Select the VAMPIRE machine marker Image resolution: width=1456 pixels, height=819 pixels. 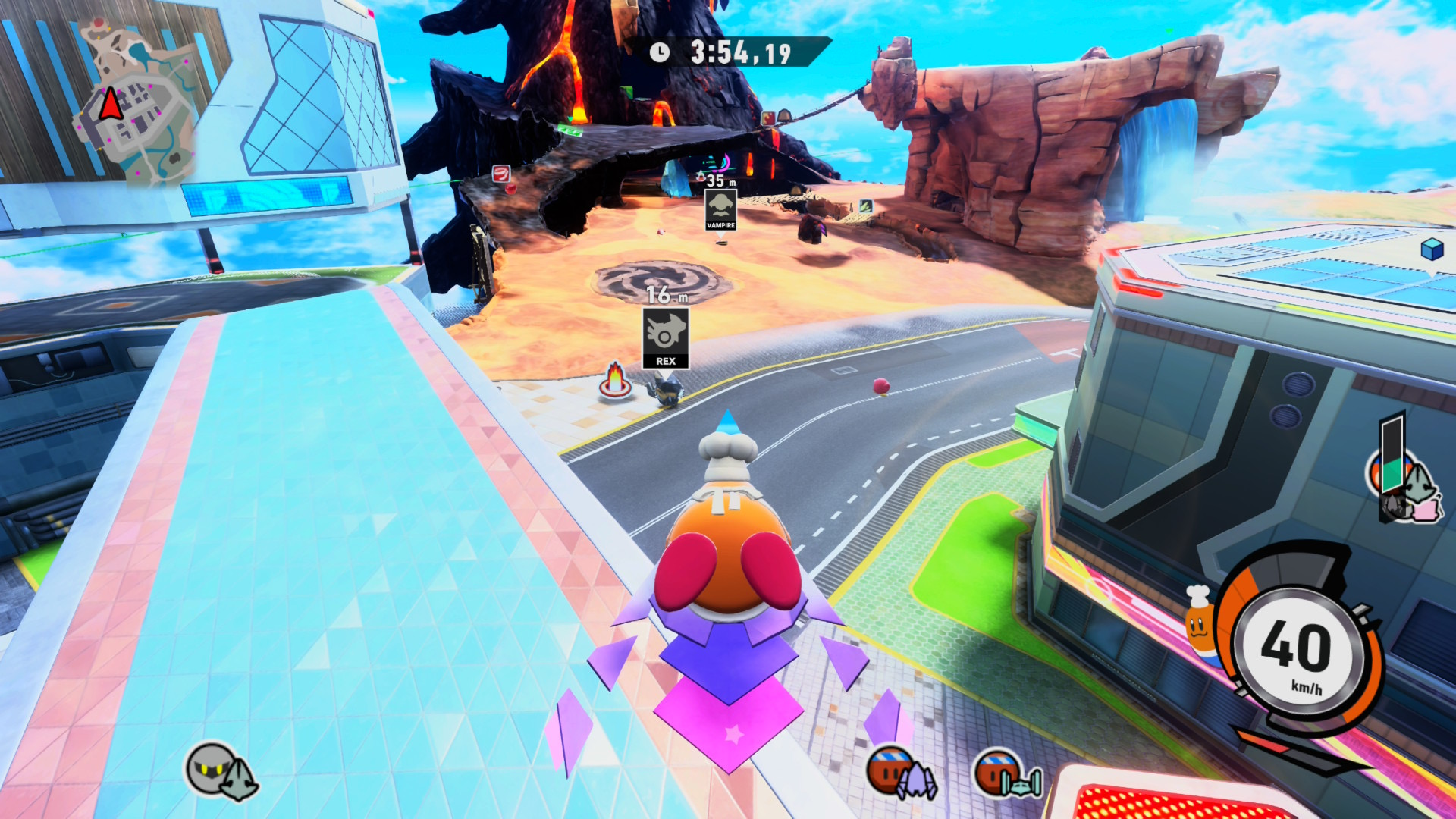pyautogui.click(x=720, y=209)
